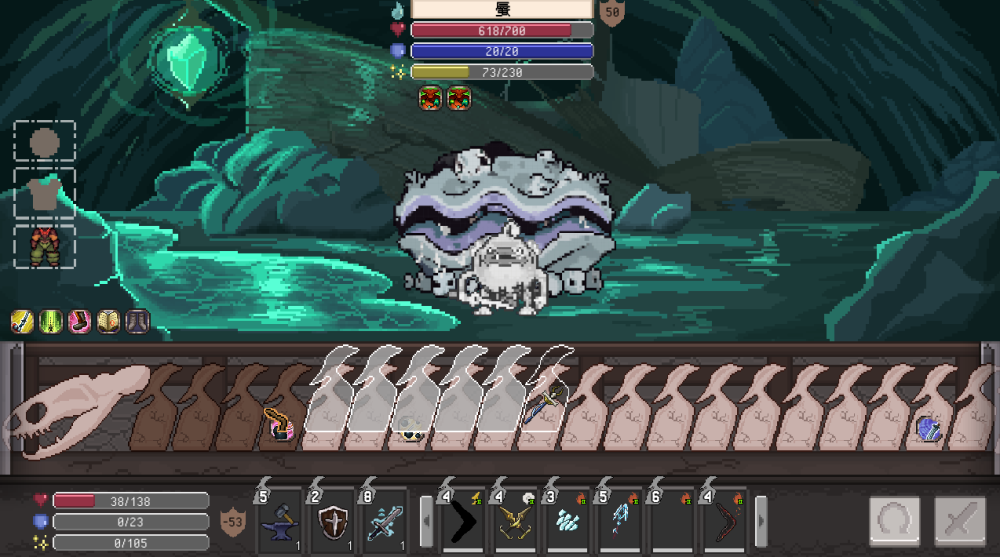Choose the glowing sword card
Image resolution: width=1000 pixels, height=557 pixels.
[385, 521]
